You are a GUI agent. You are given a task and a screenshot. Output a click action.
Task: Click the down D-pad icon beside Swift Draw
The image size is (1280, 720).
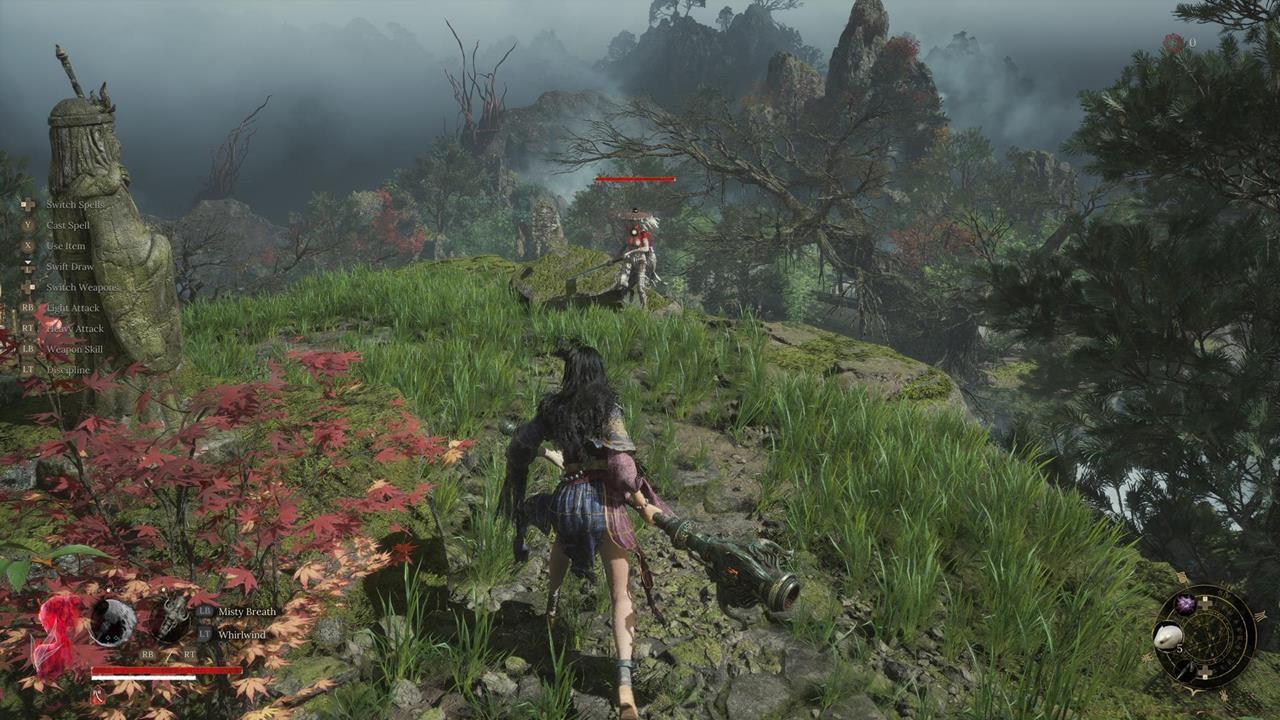pyautogui.click(x=27, y=266)
